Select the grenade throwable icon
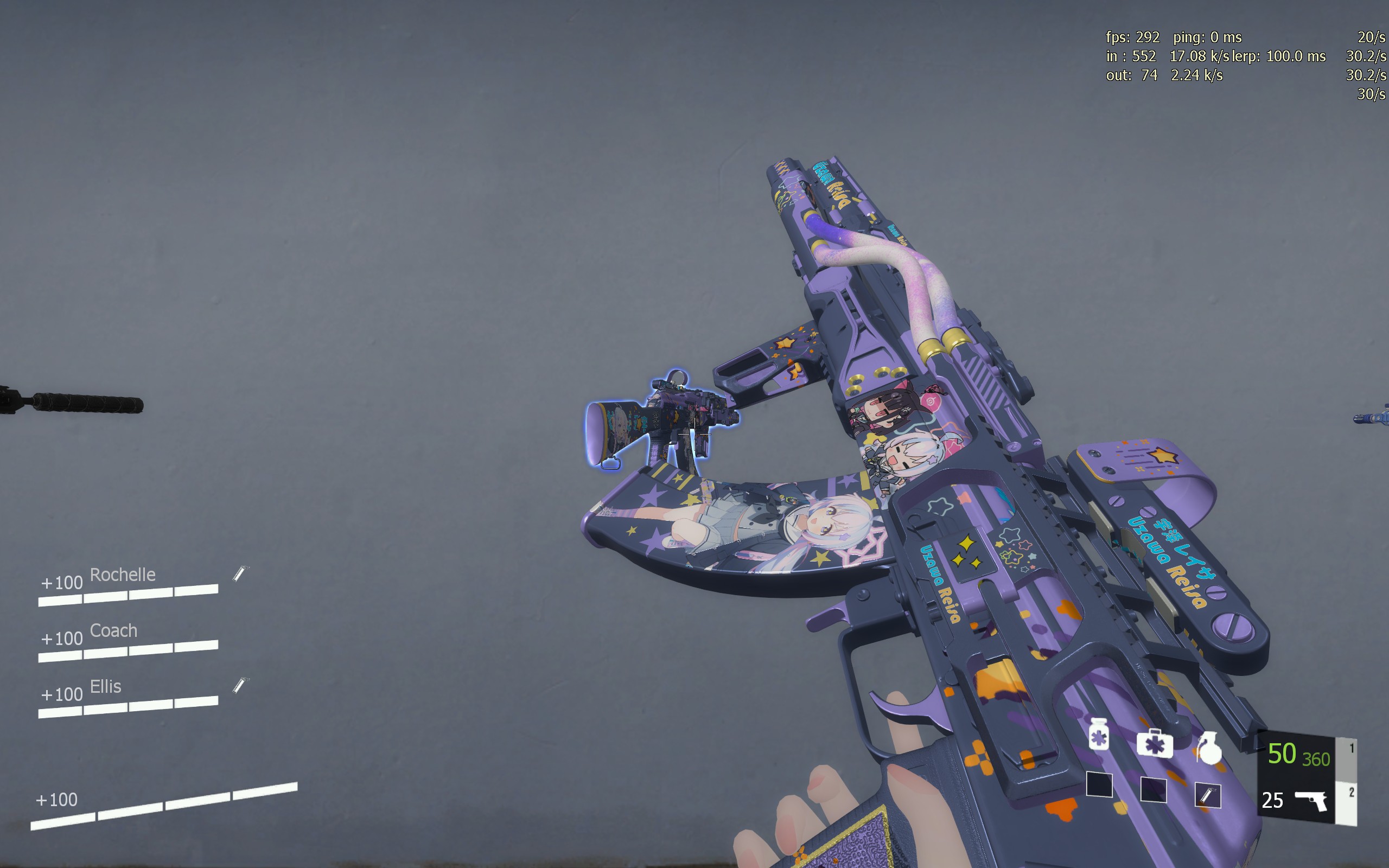Viewport: 1389px width, 868px height. pos(1208,748)
